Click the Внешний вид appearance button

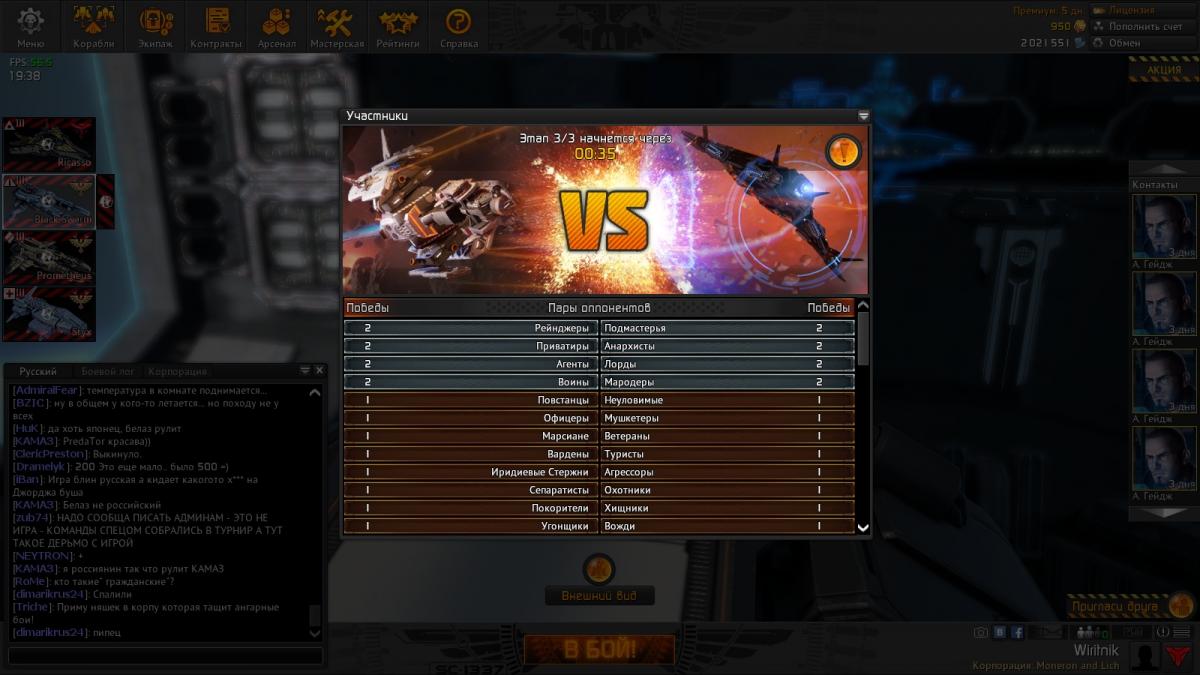pyautogui.click(x=599, y=596)
